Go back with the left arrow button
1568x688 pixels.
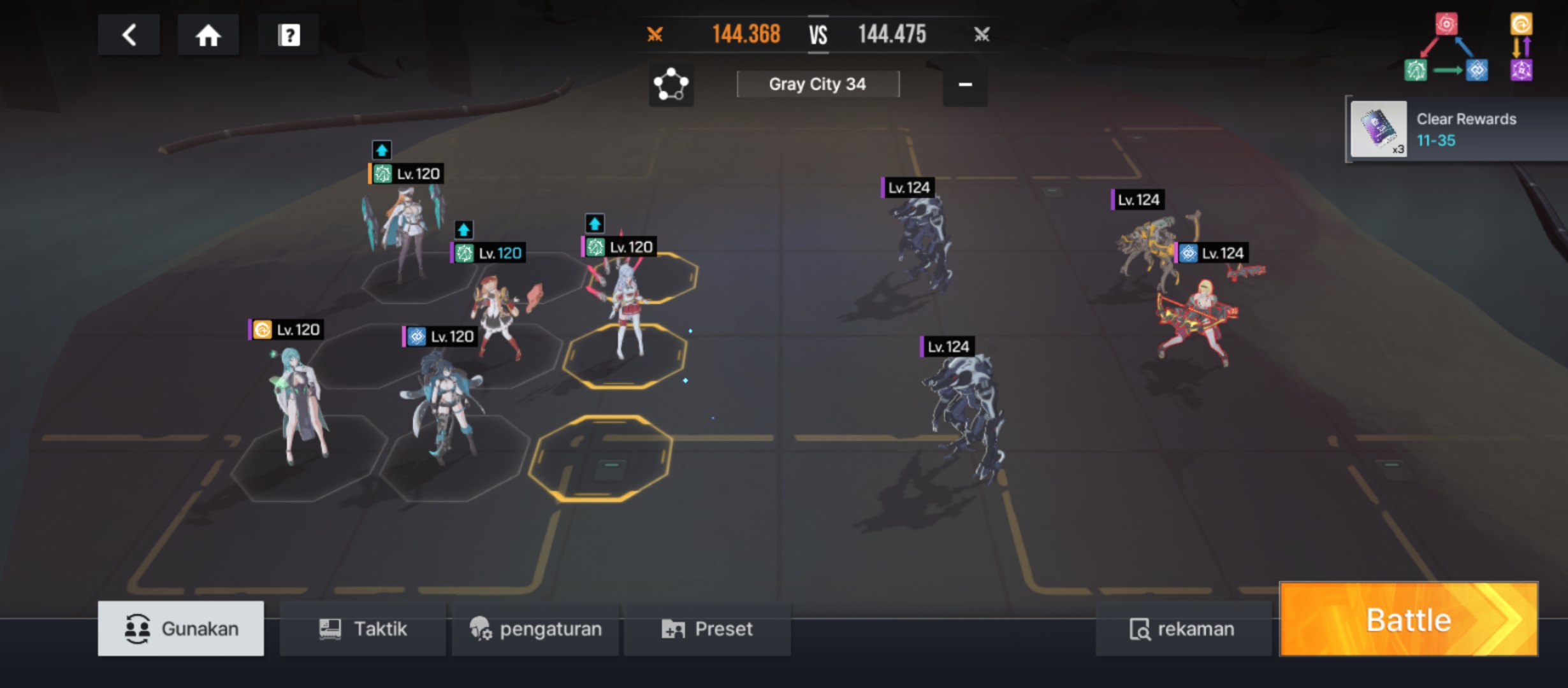tap(129, 35)
